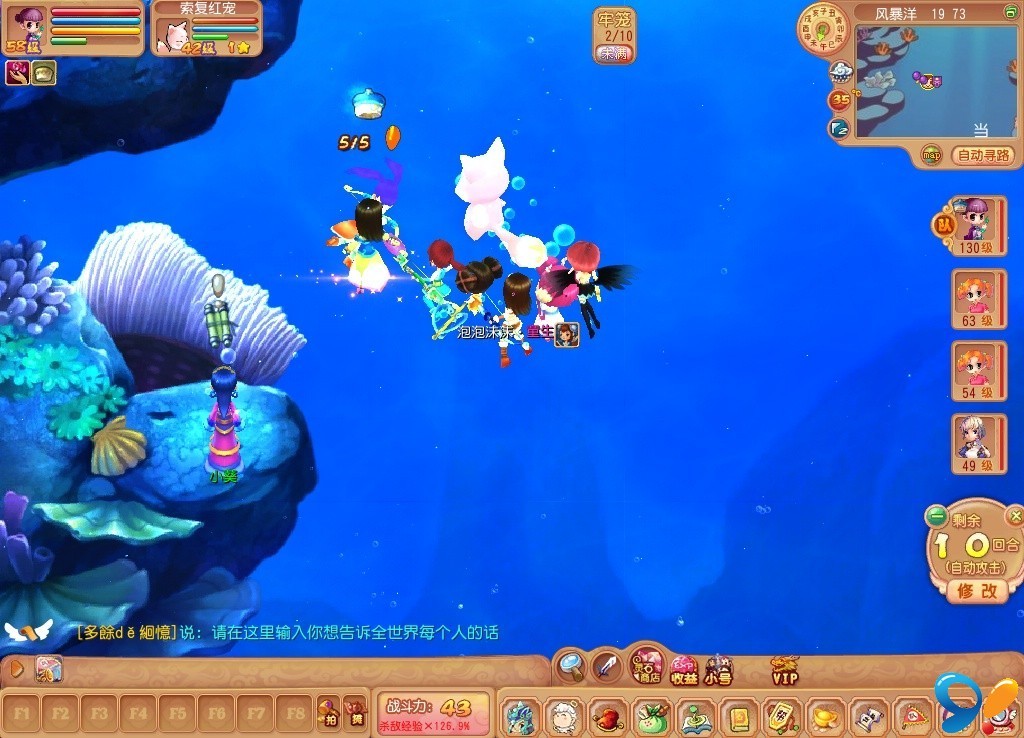Click the 自动寻路 auto-pathfinding button
Viewport: 1024px width, 738px height.
point(985,155)
